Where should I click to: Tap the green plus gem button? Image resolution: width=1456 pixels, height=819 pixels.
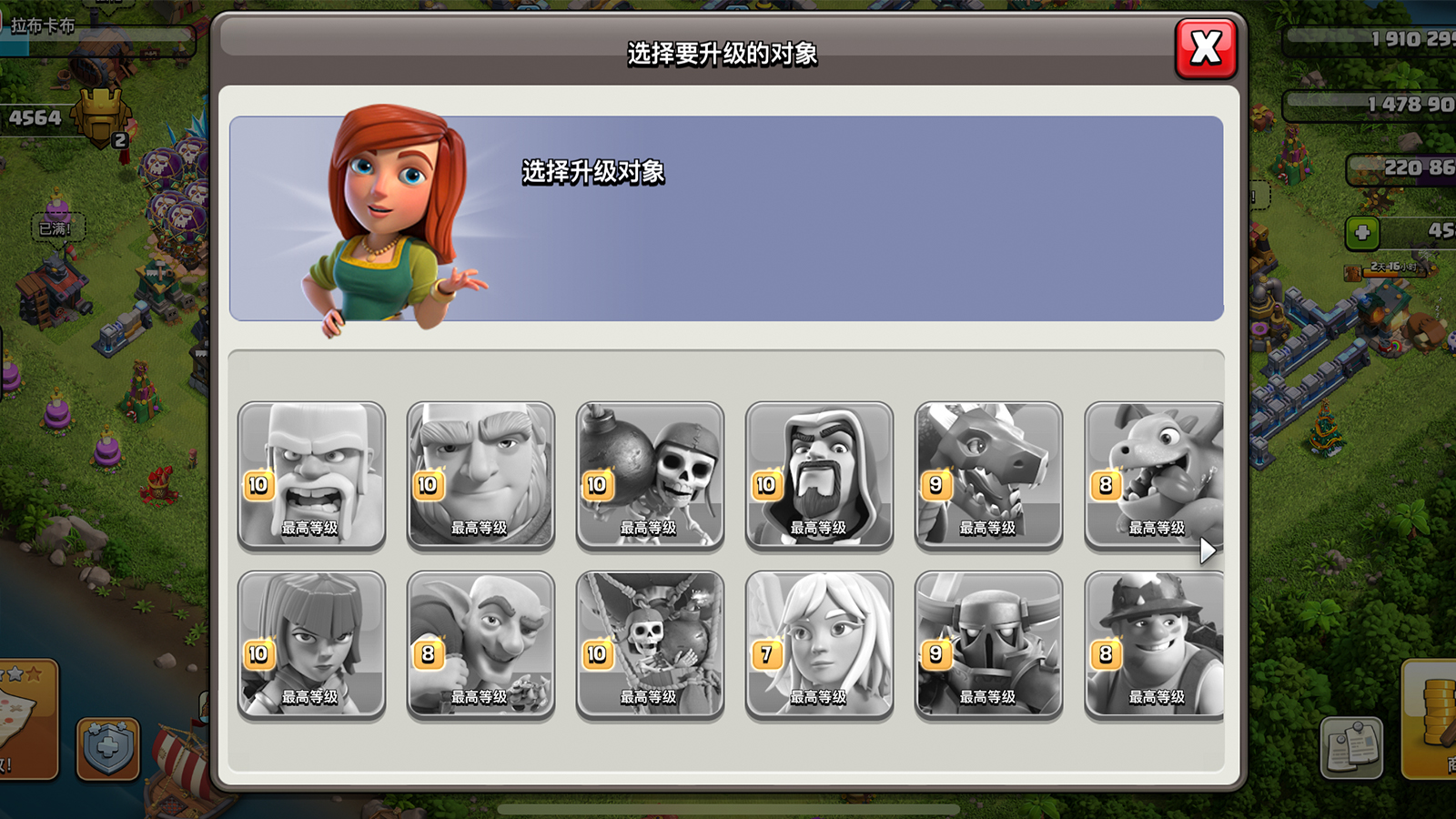(x=1362, y=233)
